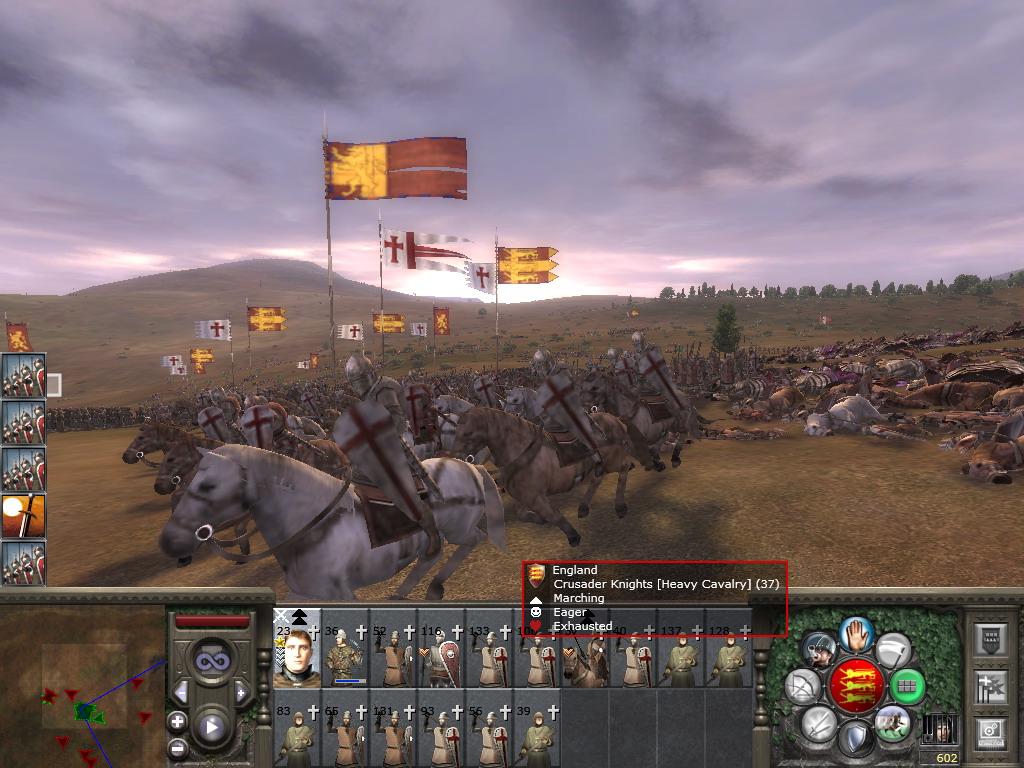
Task: Toggle the infinity speed-lock button
Action: (x=211, y=661)
